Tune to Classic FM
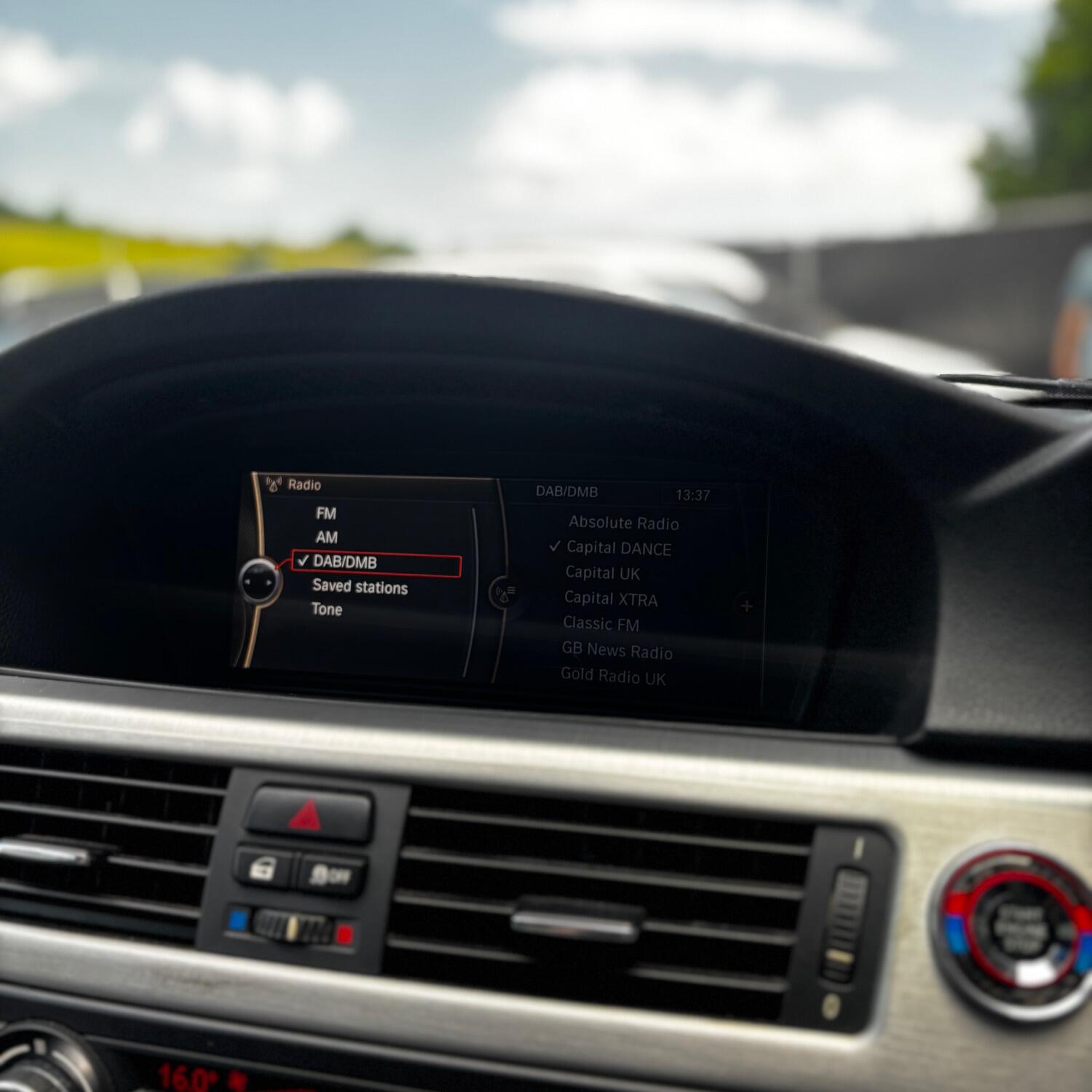The image size is (1092, 1092). click(x=601, y=625)
